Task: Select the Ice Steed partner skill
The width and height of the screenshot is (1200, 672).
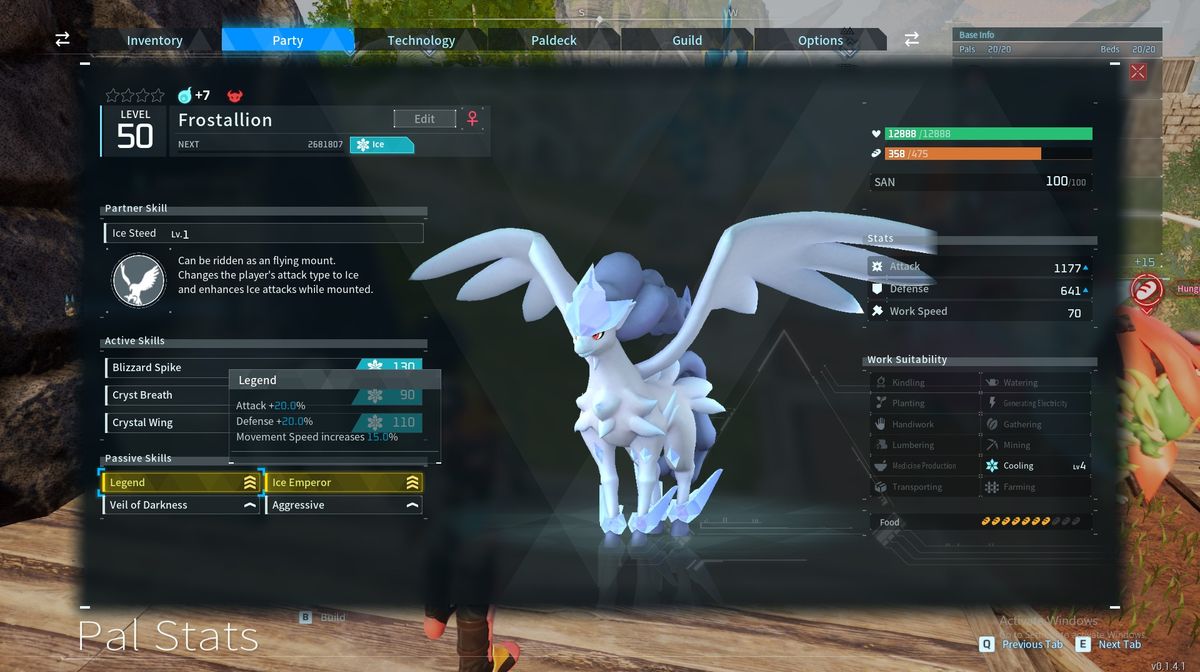Action: pos(263,233)
